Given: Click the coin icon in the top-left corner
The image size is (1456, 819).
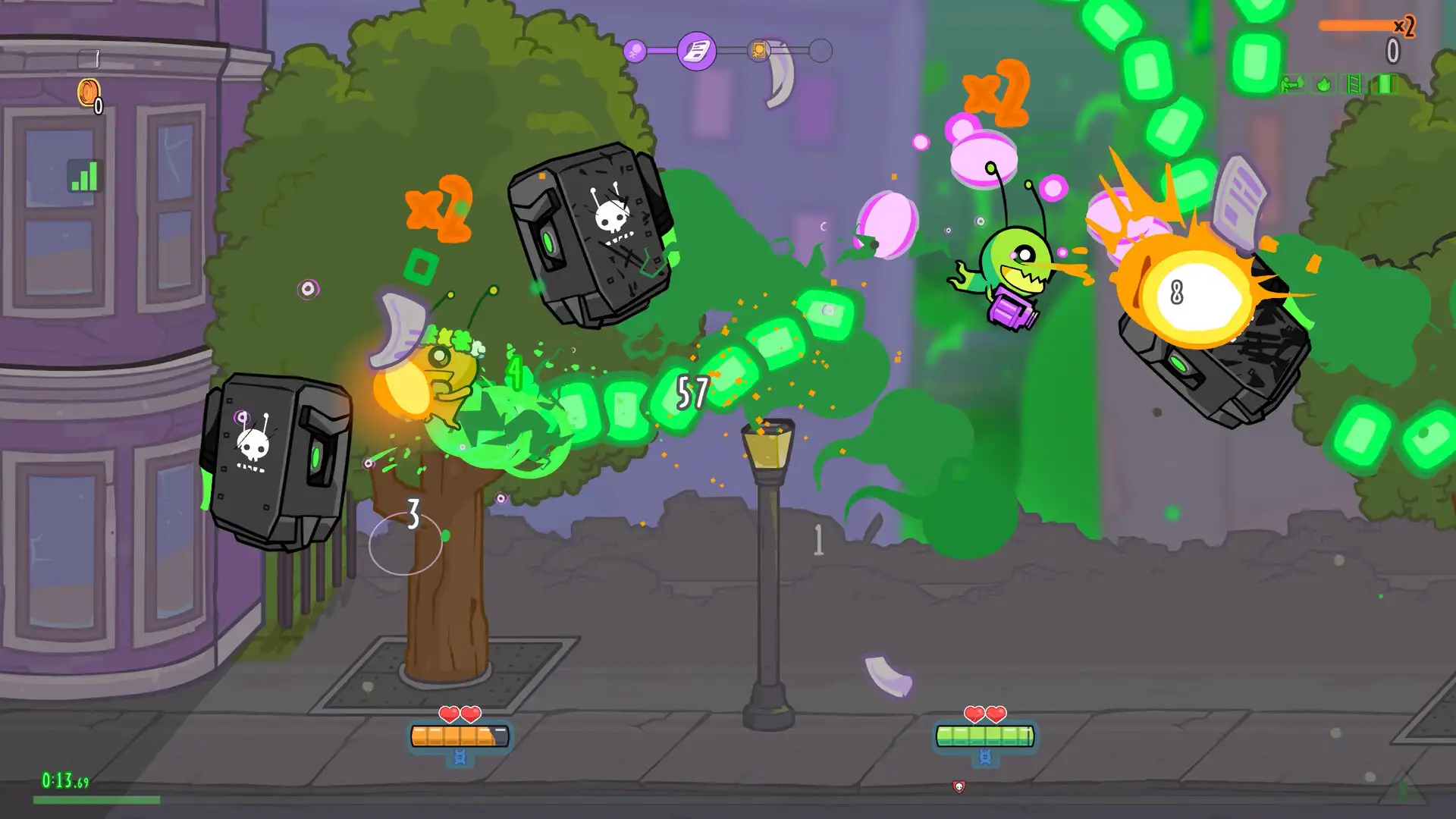Looking at the screenshot, I should click(x=89, y=93).
